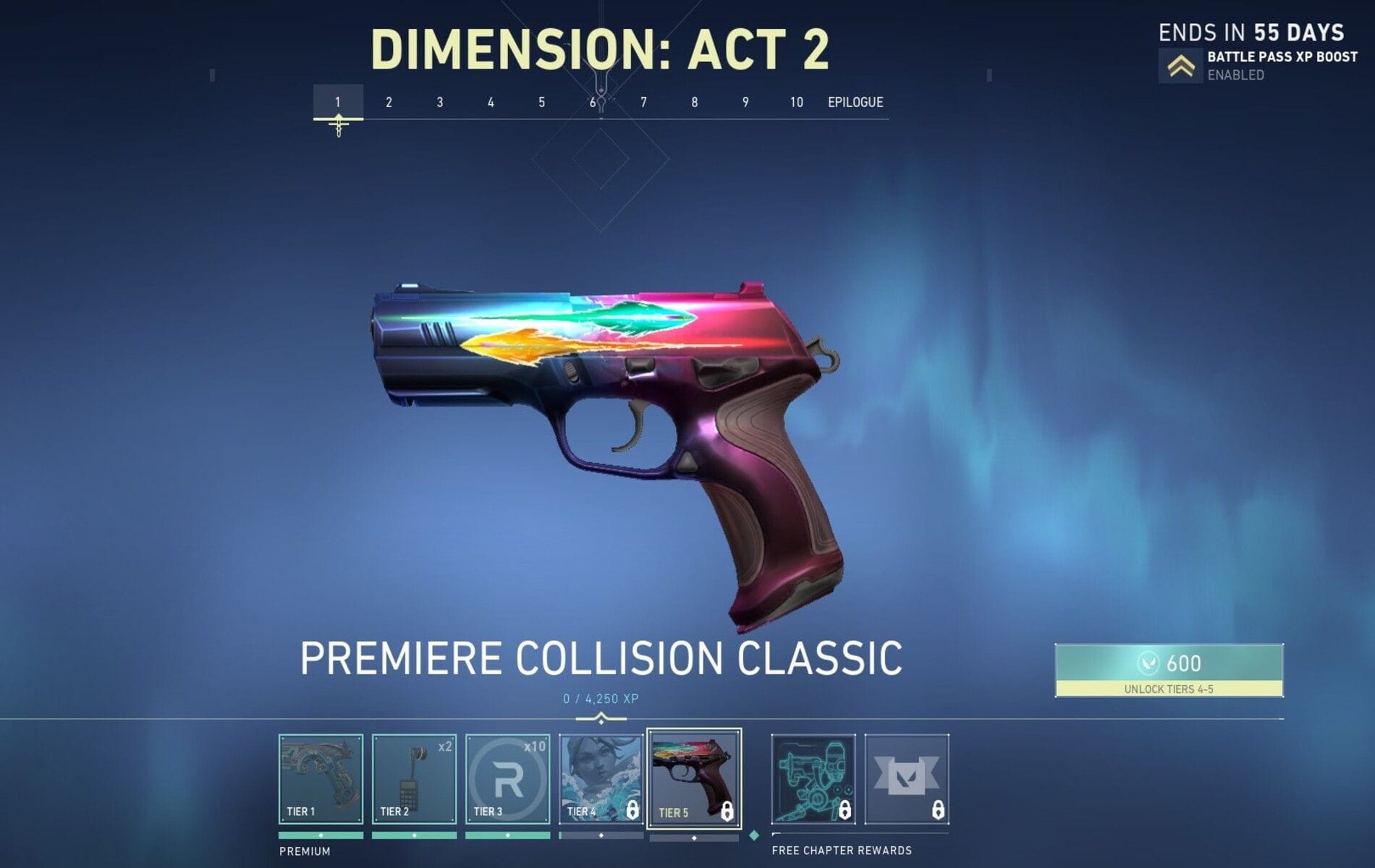Click the ENABLED label under Battle Pass XP Boost
Image resolution: width=1375 pixels, height=868 pixels.
(x=1235, y=75)
